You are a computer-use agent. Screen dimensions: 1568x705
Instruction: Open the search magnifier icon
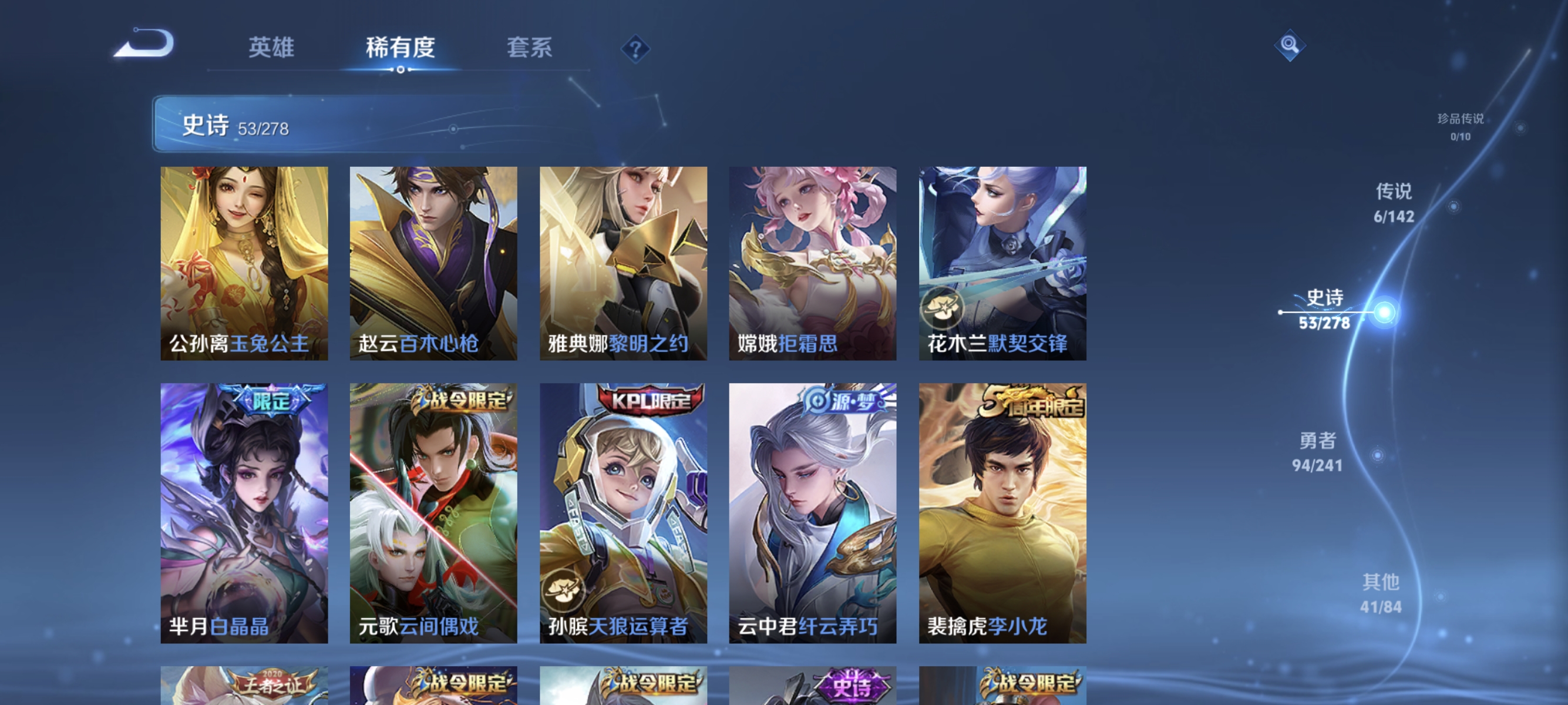tap(1290, 44)
